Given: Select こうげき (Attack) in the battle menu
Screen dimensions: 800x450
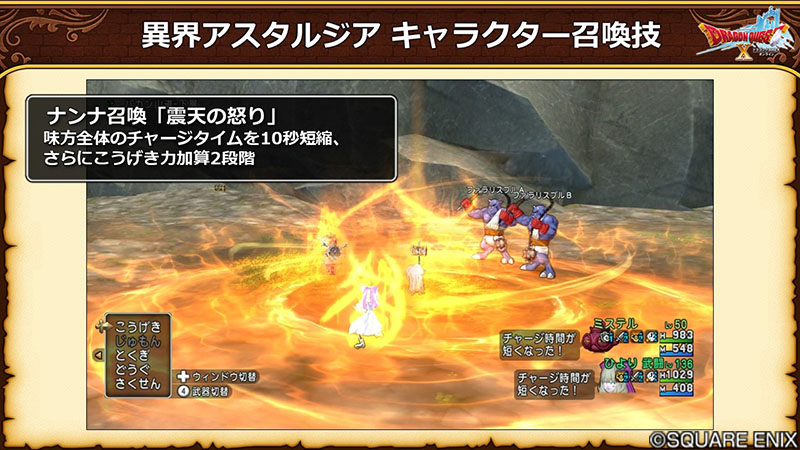Looking at the screenshot, I should (x=139, y=327).
